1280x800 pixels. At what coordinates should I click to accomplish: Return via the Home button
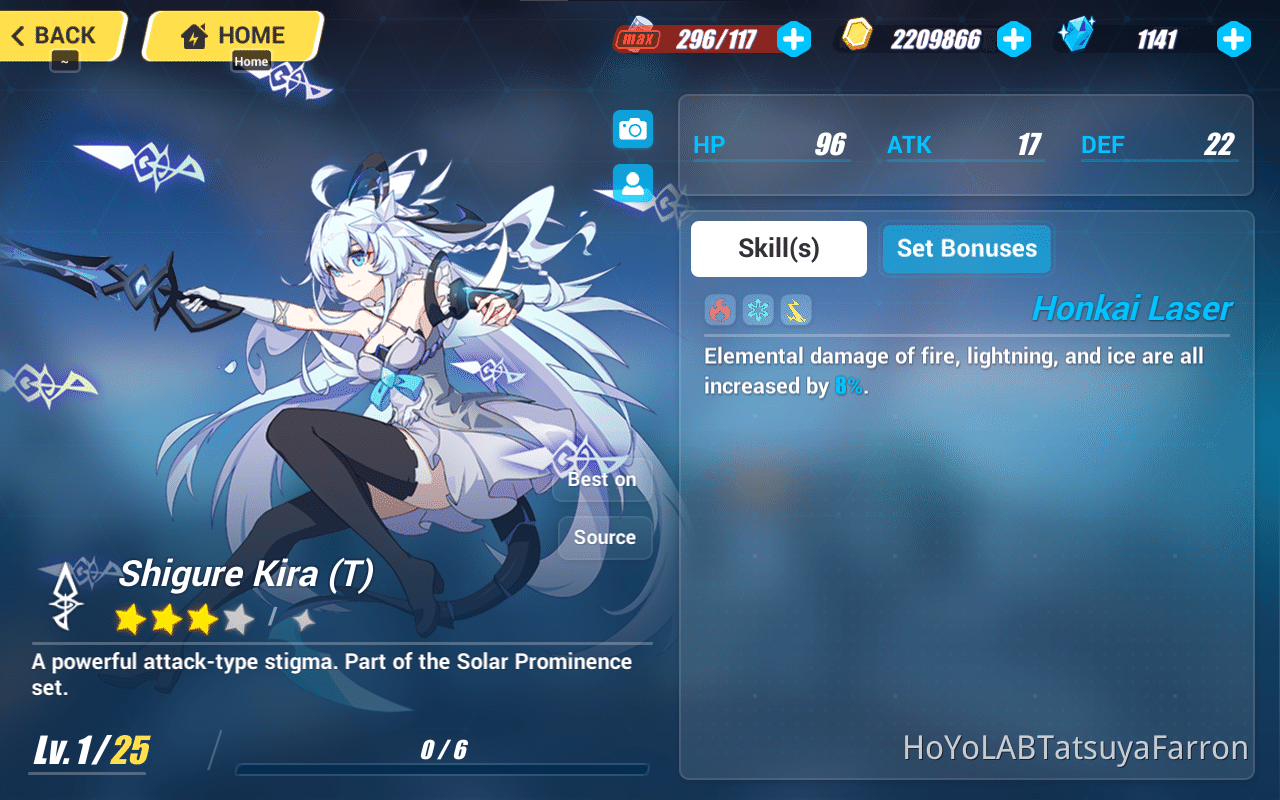click(x=233, y=34)
